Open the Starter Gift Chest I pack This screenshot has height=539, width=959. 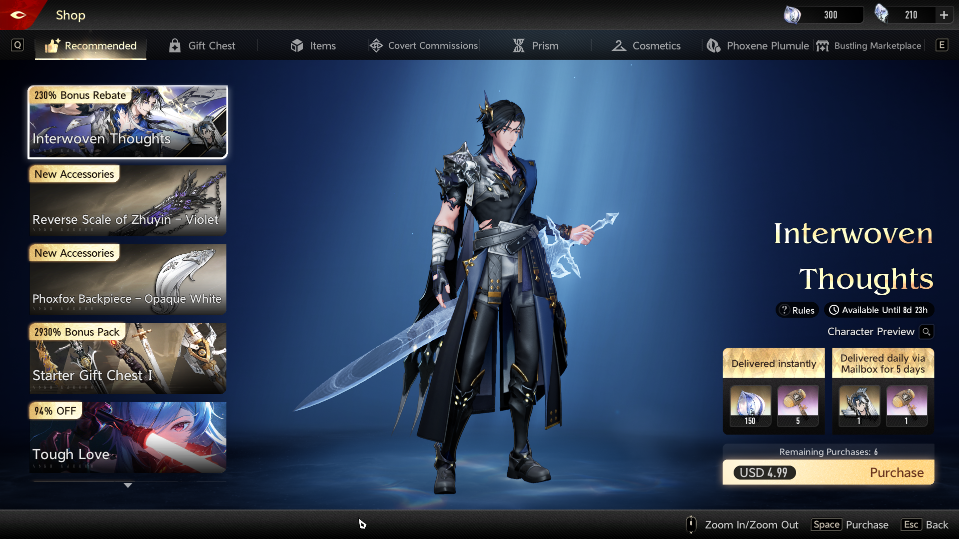tap(128, 359)
